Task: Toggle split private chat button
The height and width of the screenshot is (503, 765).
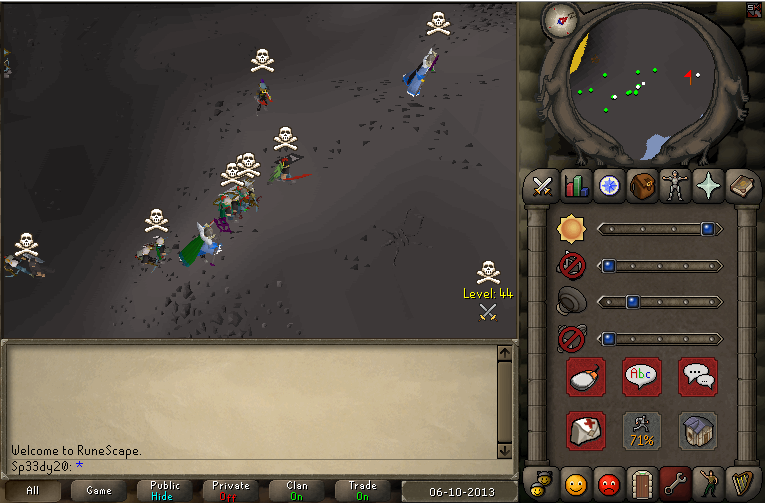Action: tap(697, 376)
